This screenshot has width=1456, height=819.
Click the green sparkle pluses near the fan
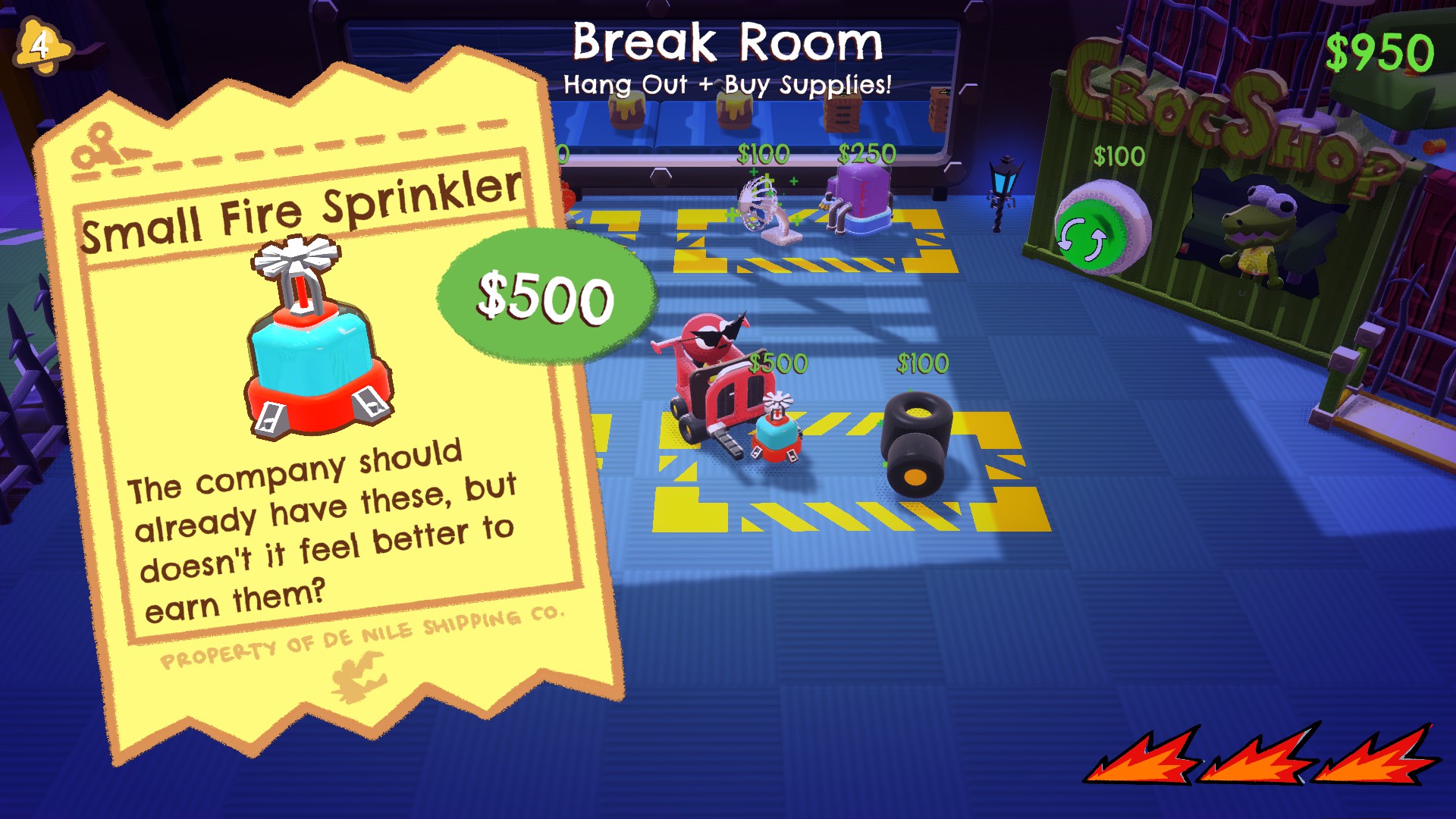pyautogui.click(x=792, y=182)
